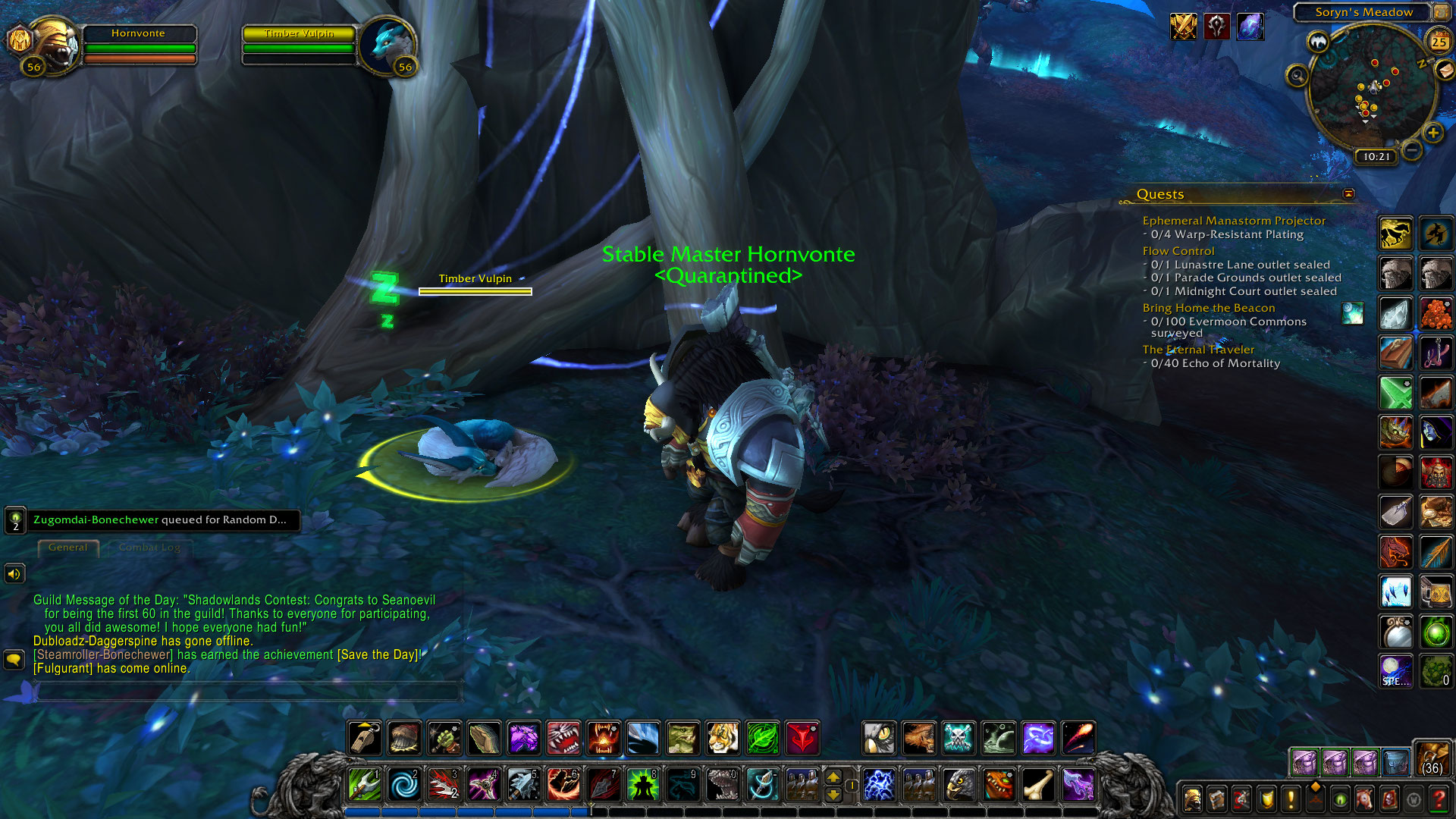This screenshot has width=1456, height=819.
Task: Collapse the Quests objective tracker
Action: [x=1348, y=194]
